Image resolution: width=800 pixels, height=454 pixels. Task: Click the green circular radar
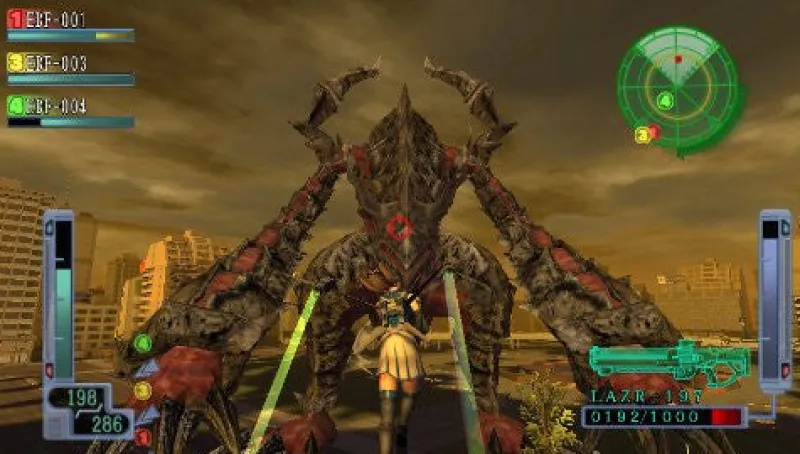point(678,86)
